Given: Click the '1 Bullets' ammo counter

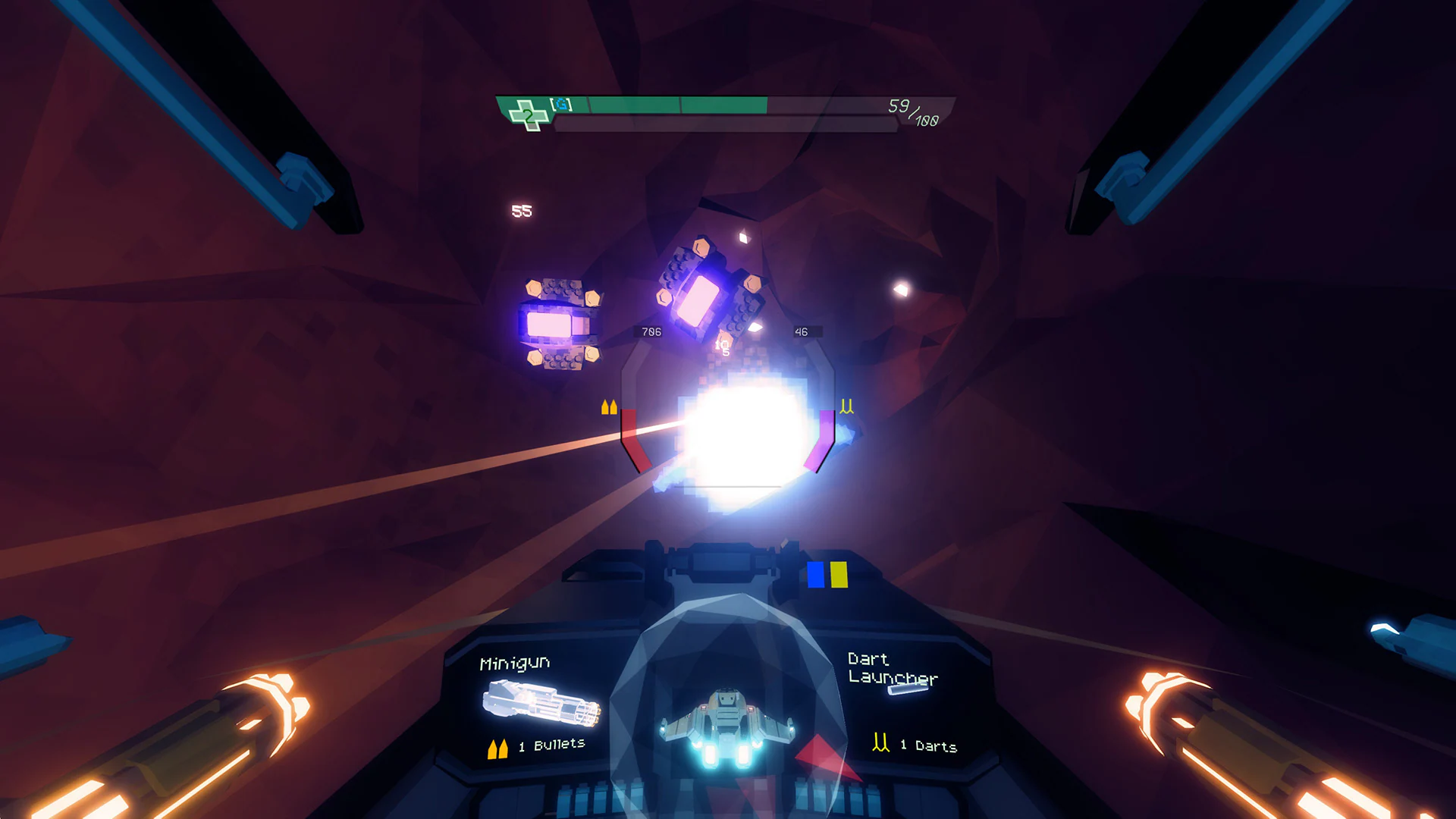Looking at the screenshot, I should [549, 745].
